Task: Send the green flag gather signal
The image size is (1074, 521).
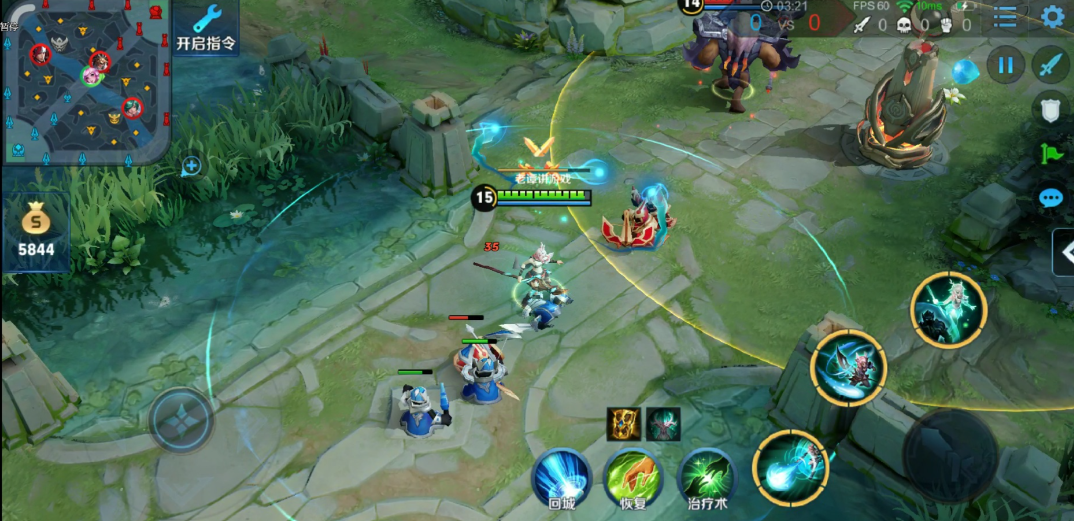Action: (1050, 154)
